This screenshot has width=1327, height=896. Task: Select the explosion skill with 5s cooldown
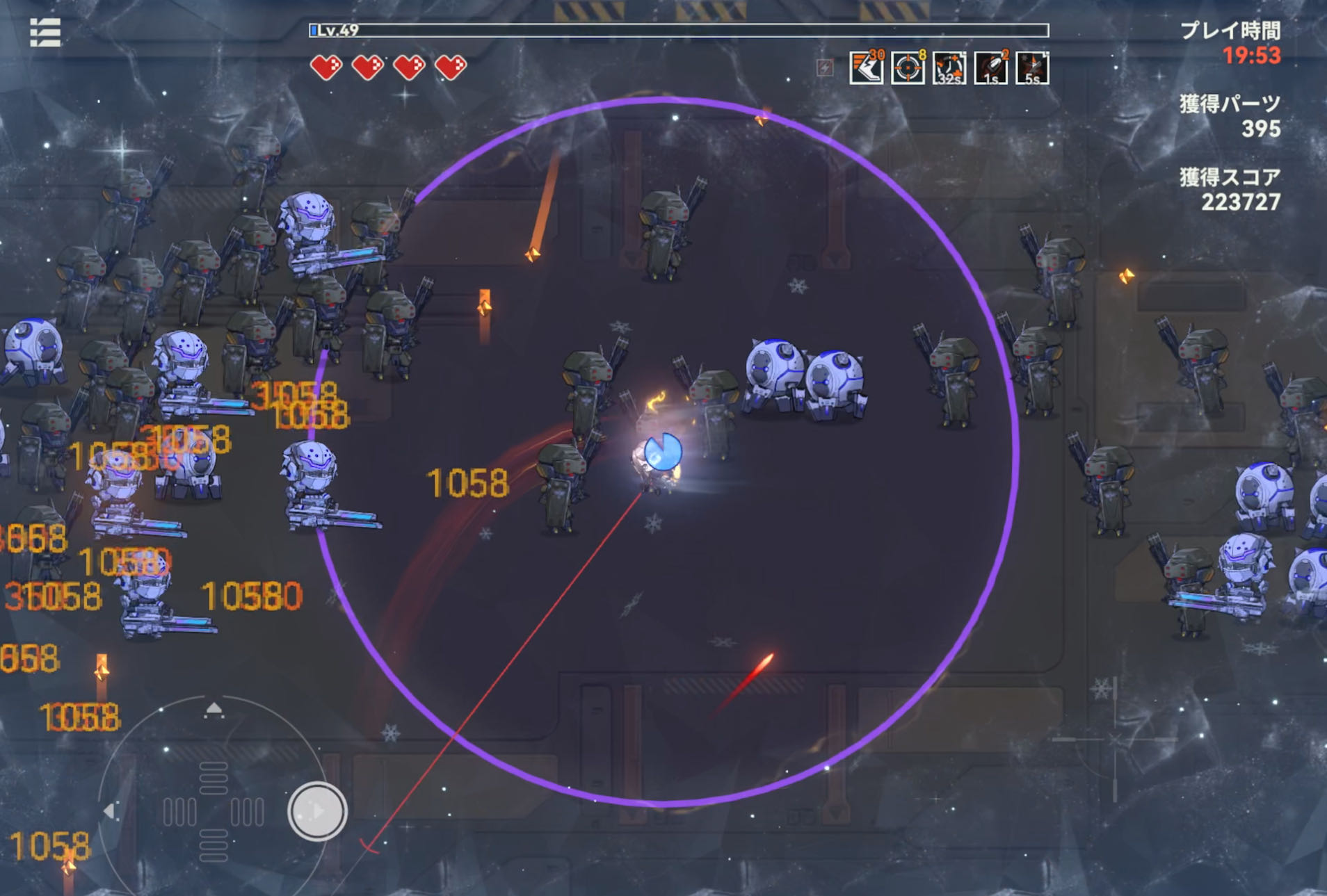(x=1033, y=68)
